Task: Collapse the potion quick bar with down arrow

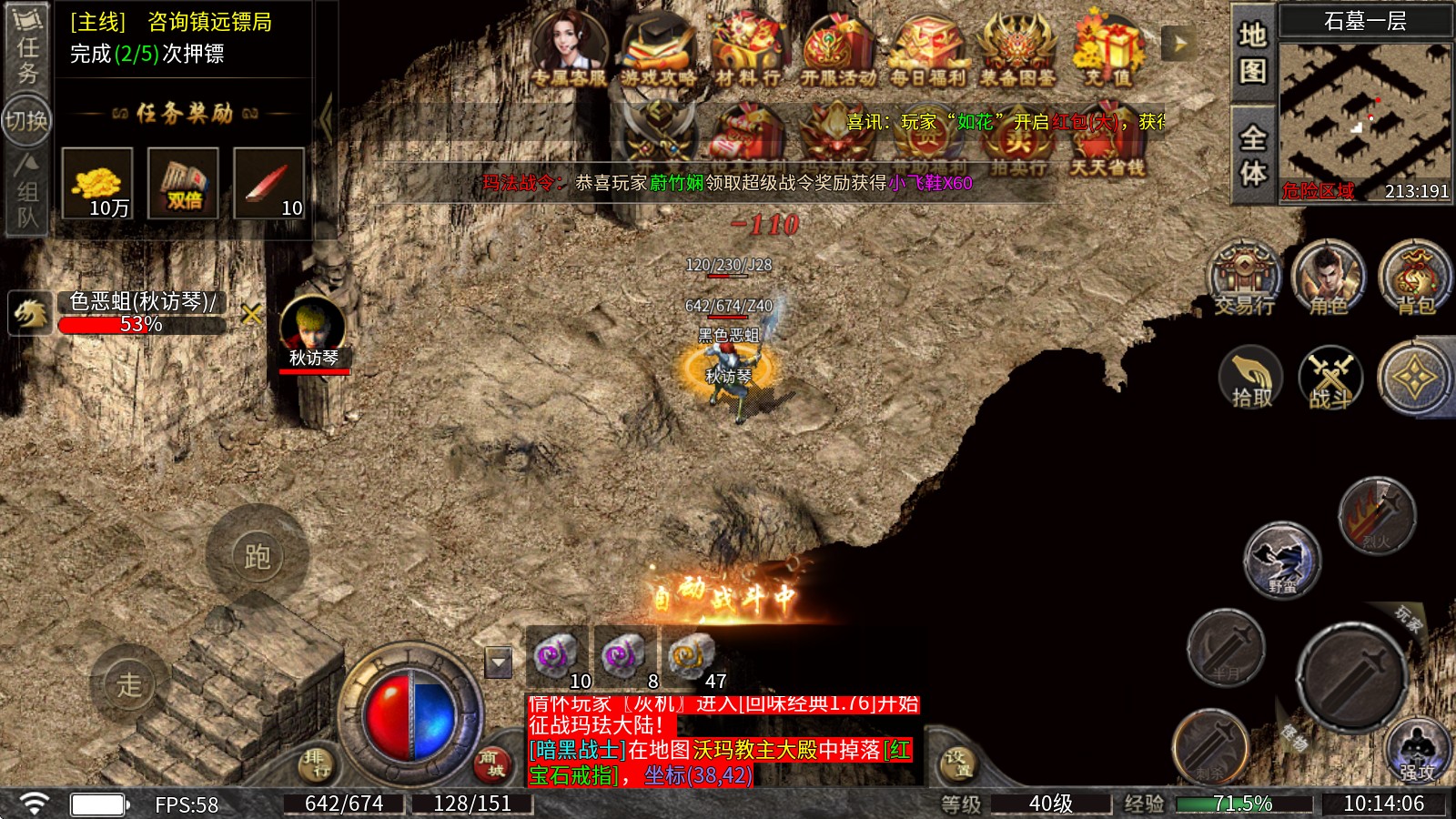Action: [497, 662]
